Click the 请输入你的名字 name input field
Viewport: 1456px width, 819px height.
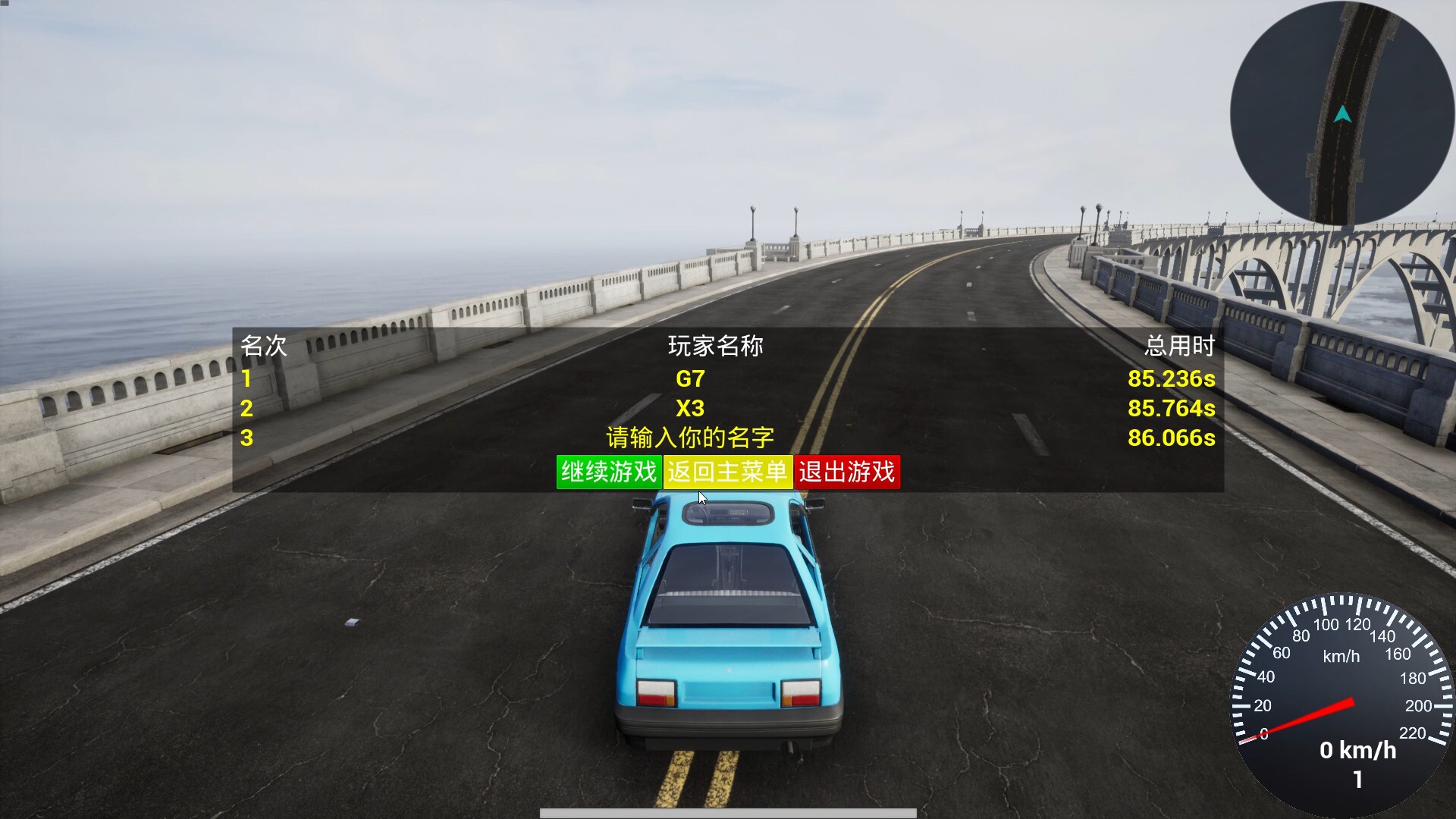pos(690,438)
